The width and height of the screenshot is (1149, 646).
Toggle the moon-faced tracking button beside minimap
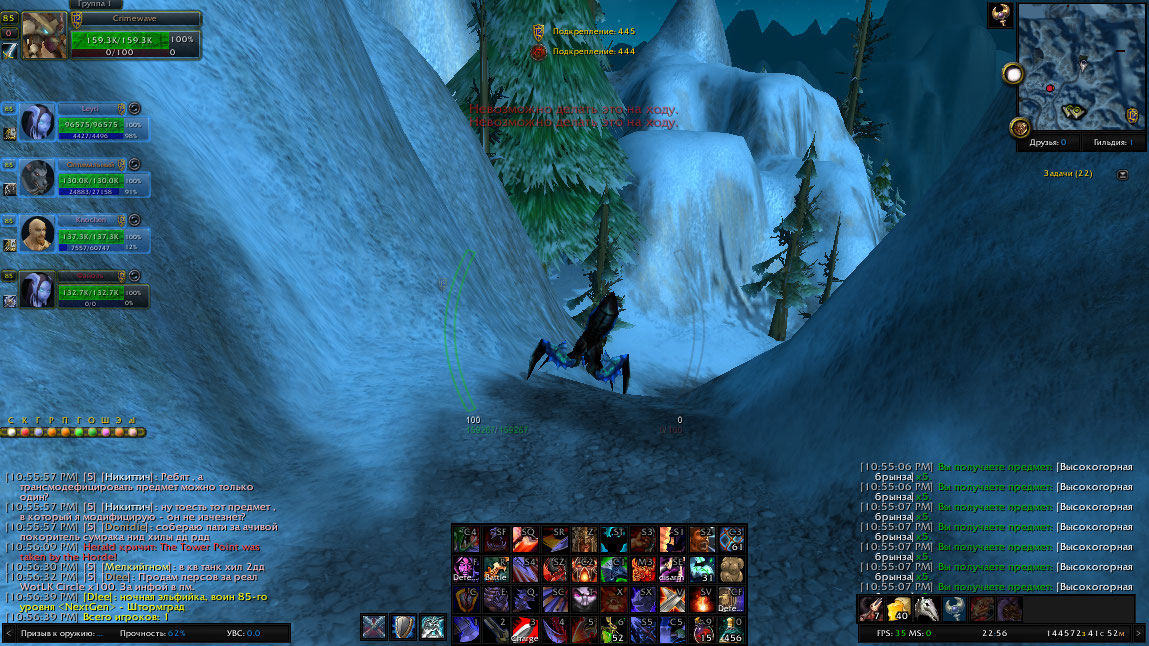point(1015,74)
